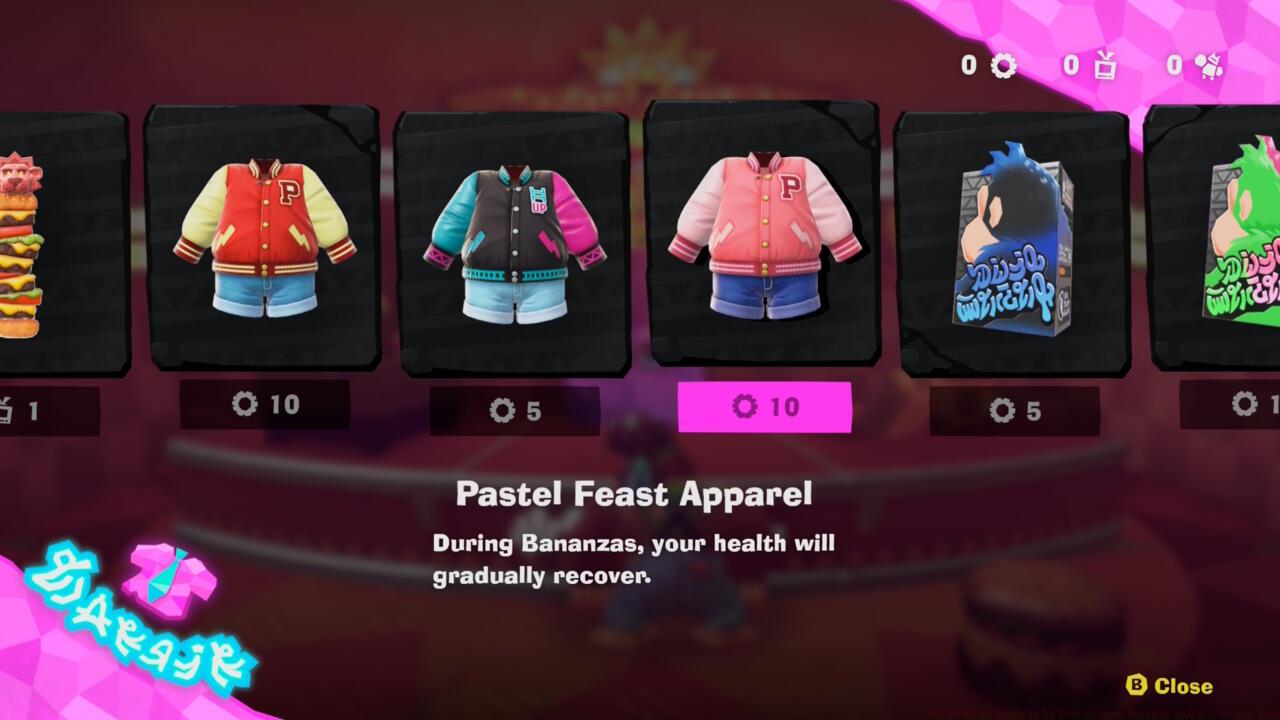1280x720 pixels.
Task: Click the price tag showing 5 under black jacket
Action: coord(518,408)
